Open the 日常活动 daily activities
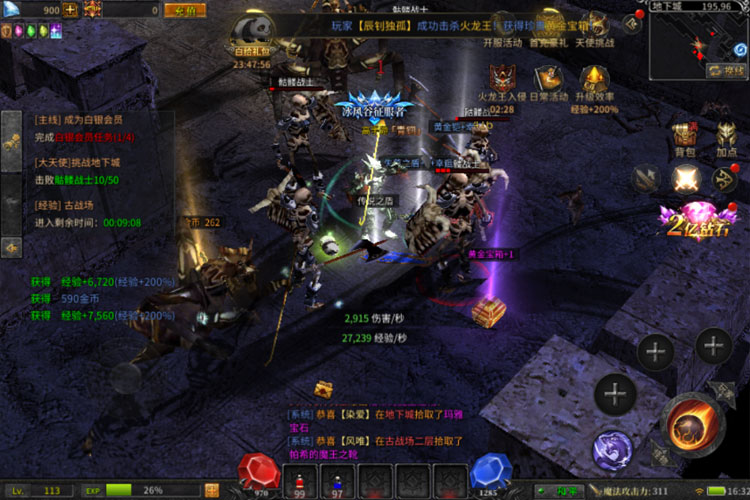 point(548,80)
